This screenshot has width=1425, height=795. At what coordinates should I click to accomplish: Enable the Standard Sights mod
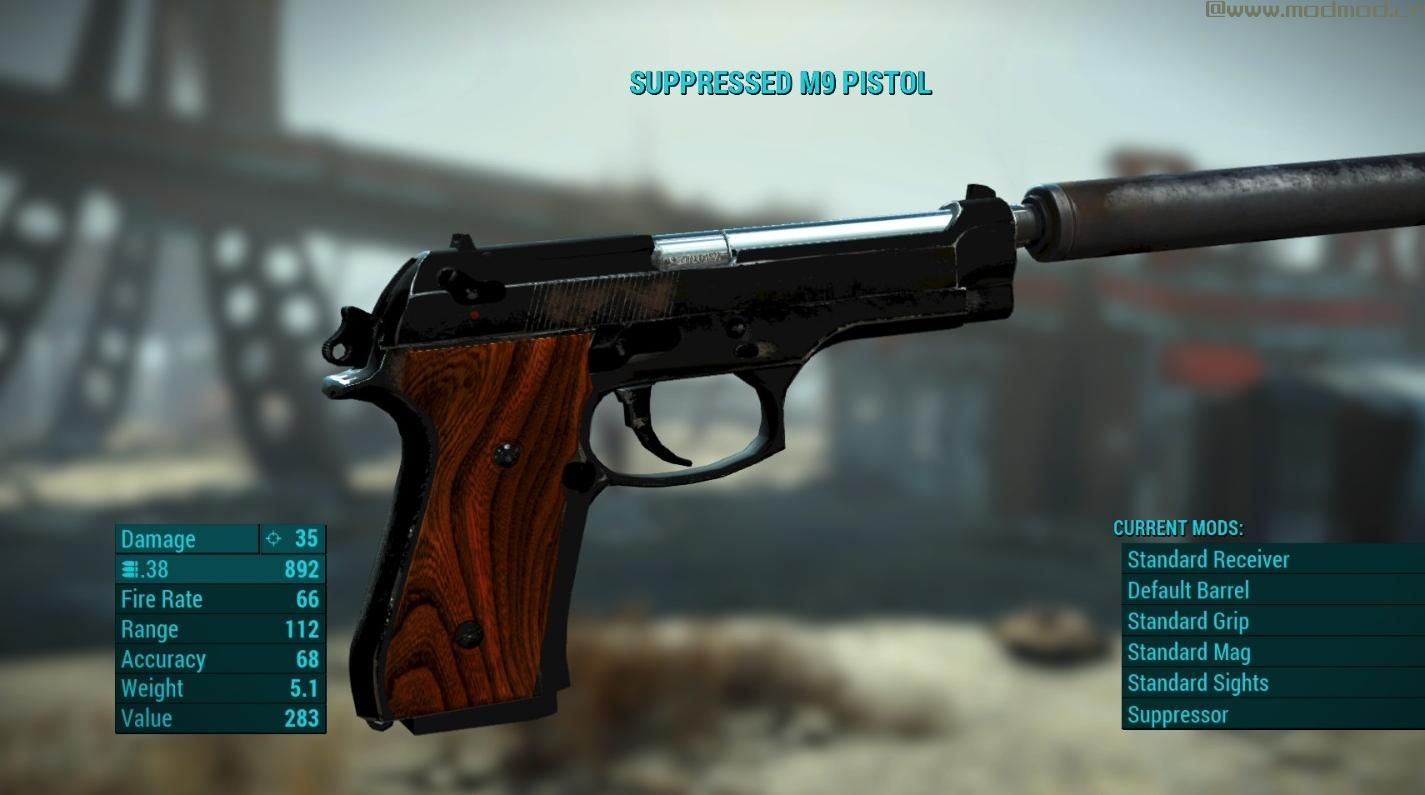1198,683
